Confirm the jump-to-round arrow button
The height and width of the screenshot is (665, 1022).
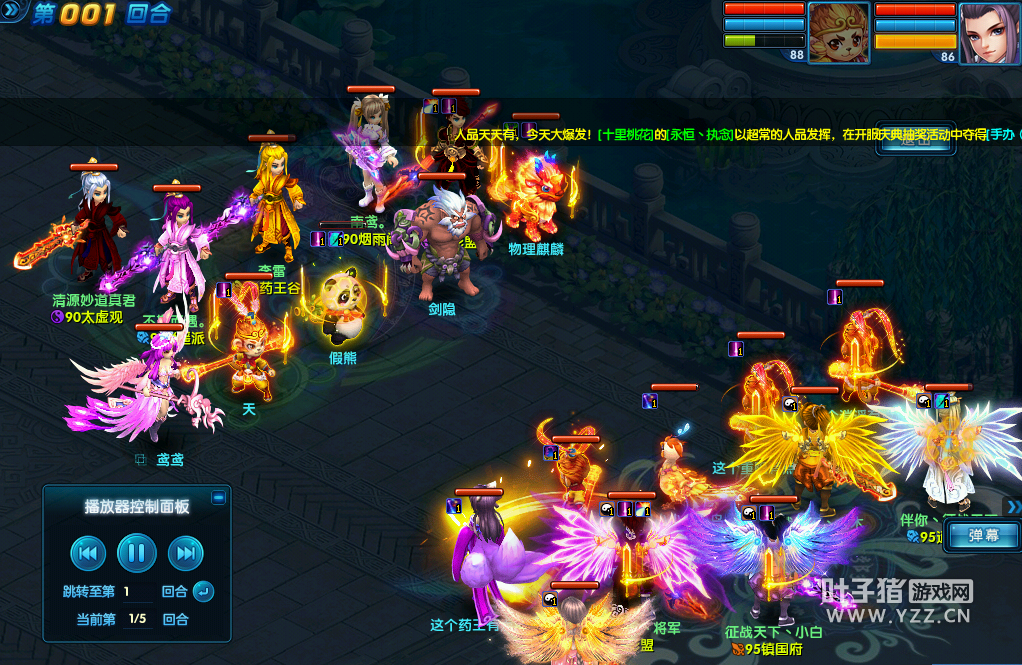pyautogui.click(x=203, y=591)
